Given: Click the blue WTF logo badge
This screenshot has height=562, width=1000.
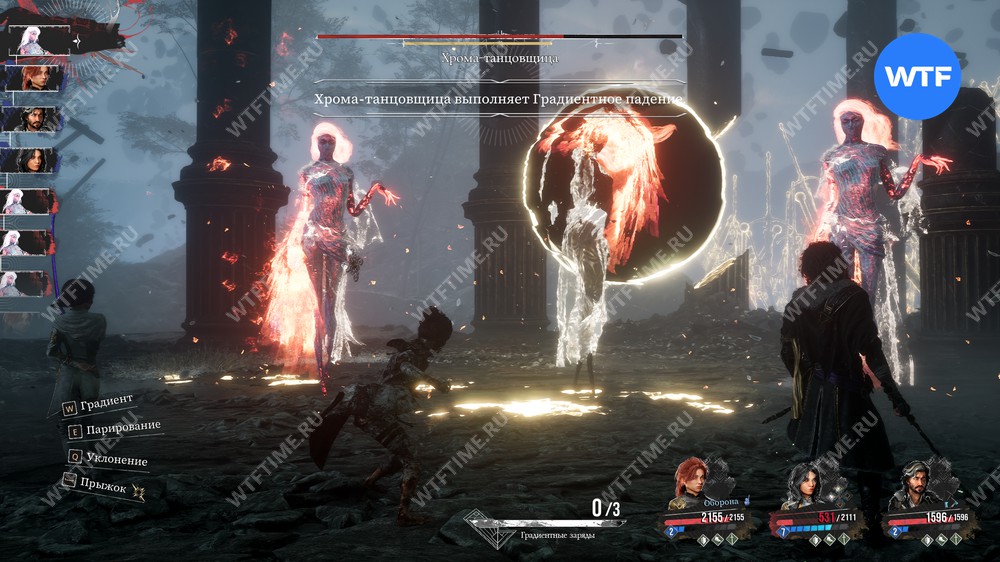Looking at the screenshot, I should (x=917, y=76).
